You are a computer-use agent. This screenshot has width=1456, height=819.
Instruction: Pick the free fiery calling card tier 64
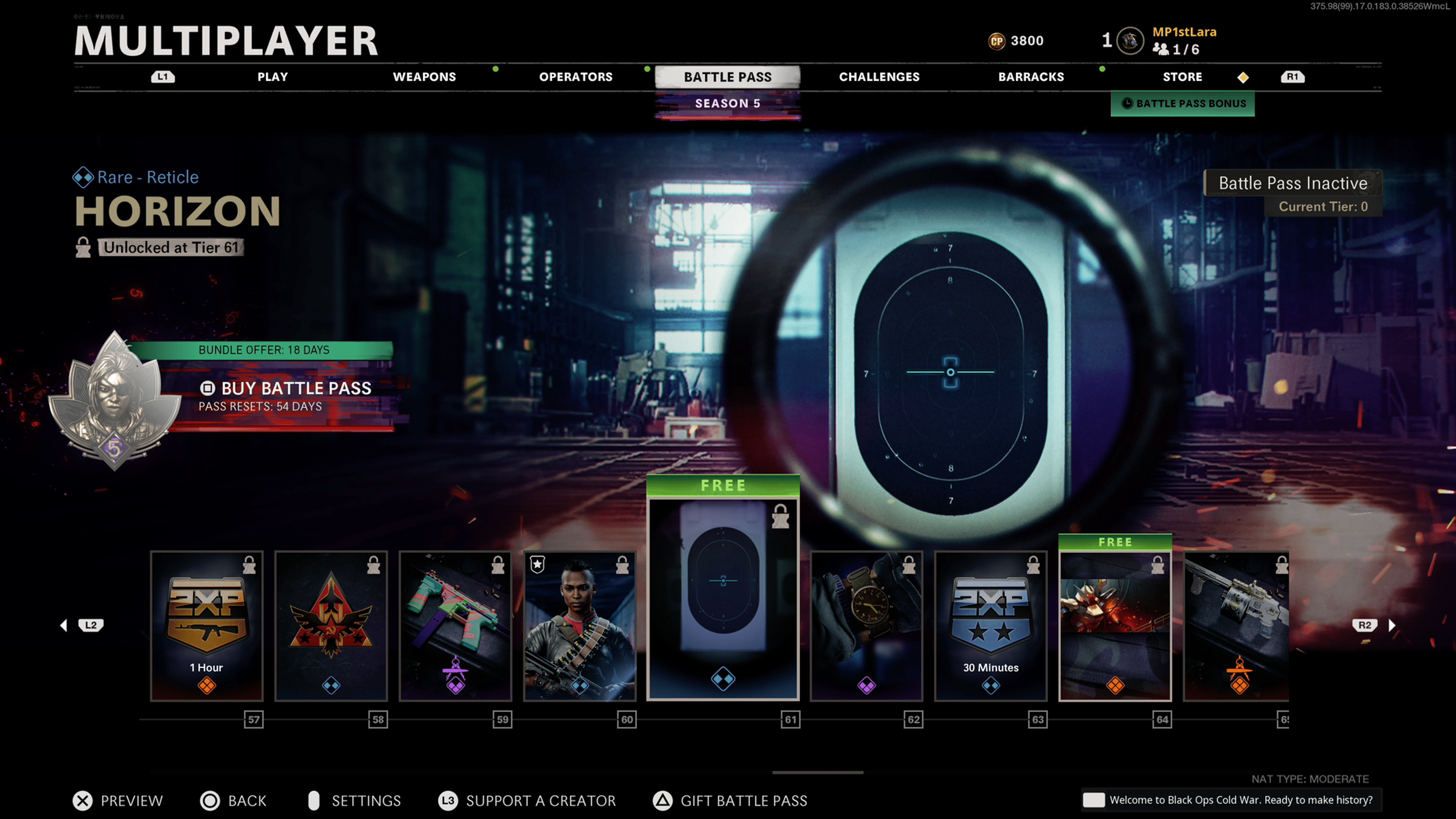pyautogui.click(x=1115, y=626)
